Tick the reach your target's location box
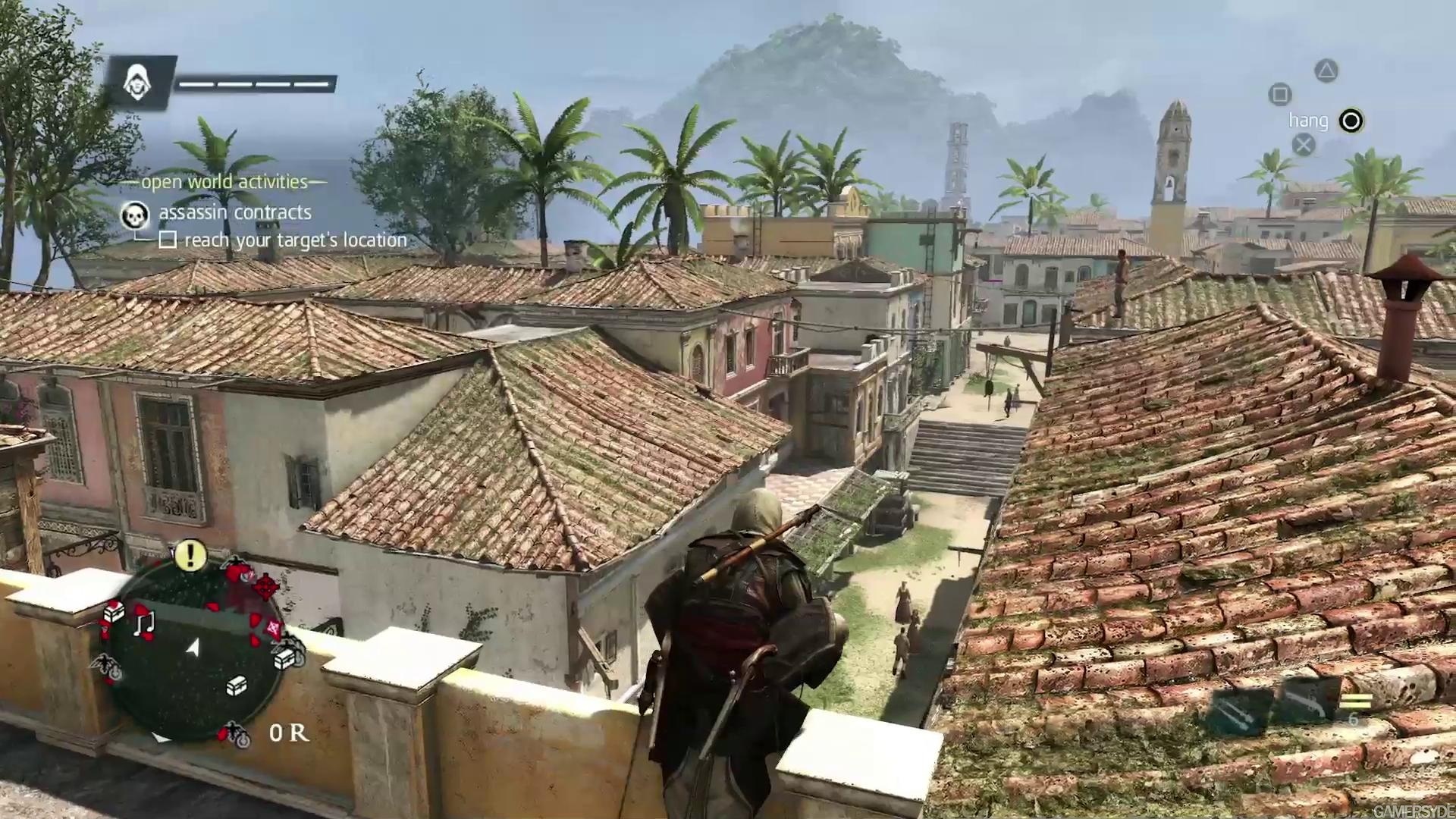 [x=168, y=240]
